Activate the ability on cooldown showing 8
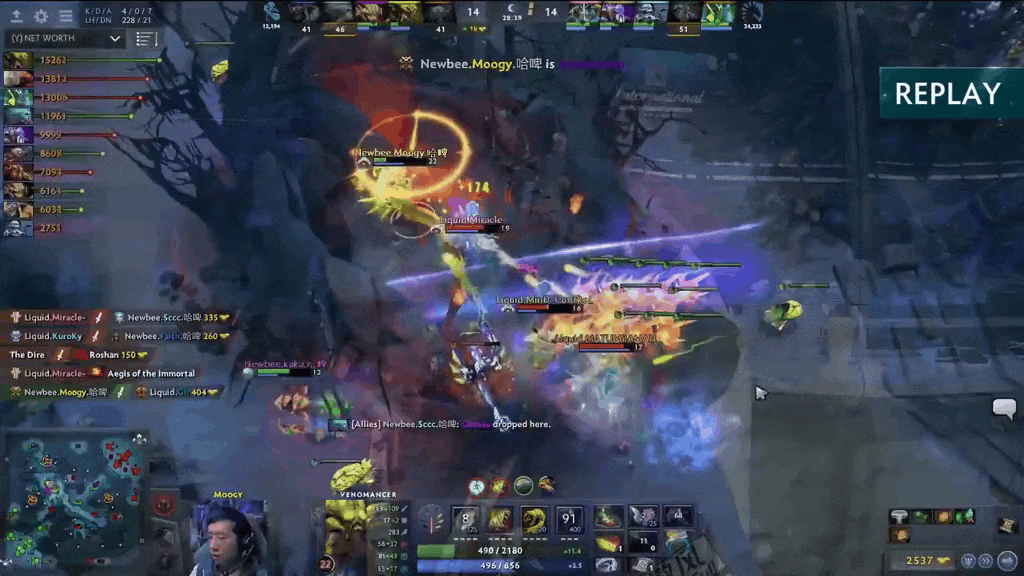1024x576 pixels. pos(466,520)
